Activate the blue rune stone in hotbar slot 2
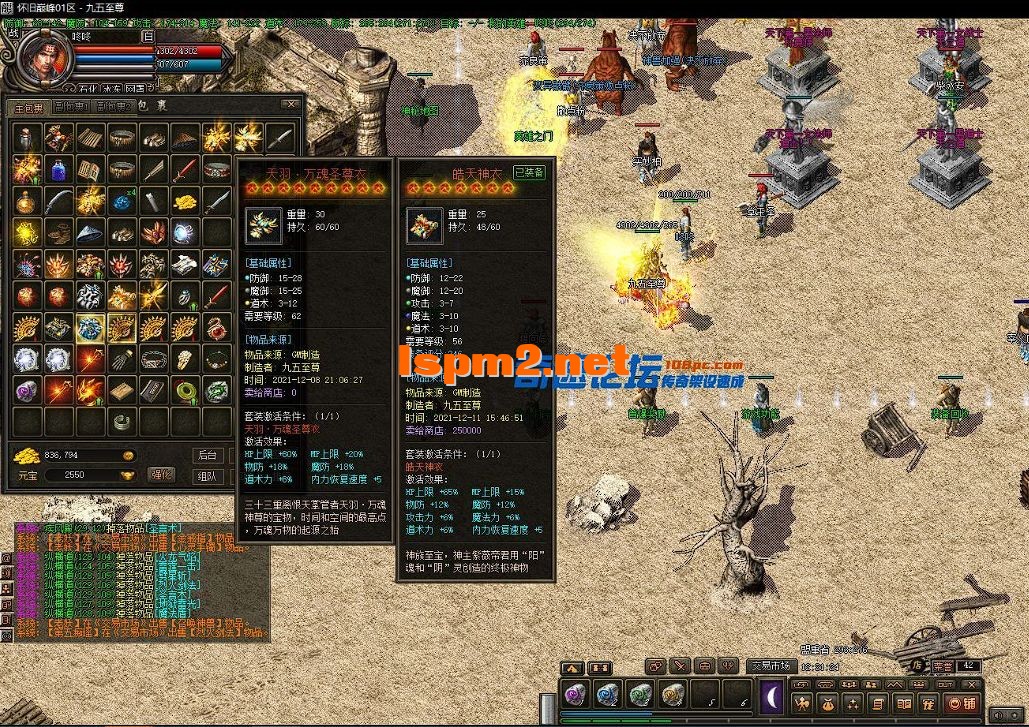Screen dimensions: 1029x727 (x=608, y=694)
